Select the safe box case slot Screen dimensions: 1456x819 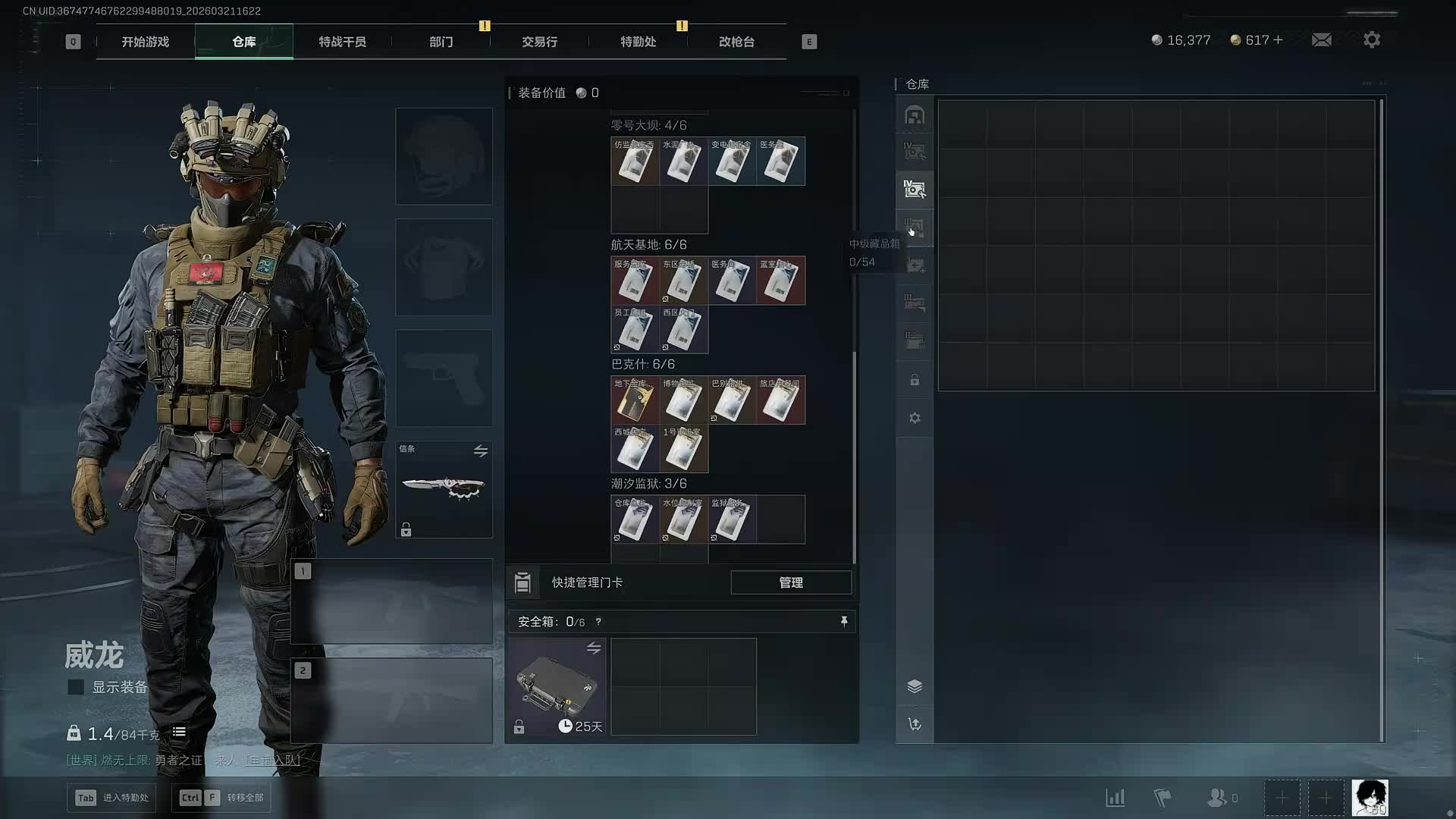[557, 686]
